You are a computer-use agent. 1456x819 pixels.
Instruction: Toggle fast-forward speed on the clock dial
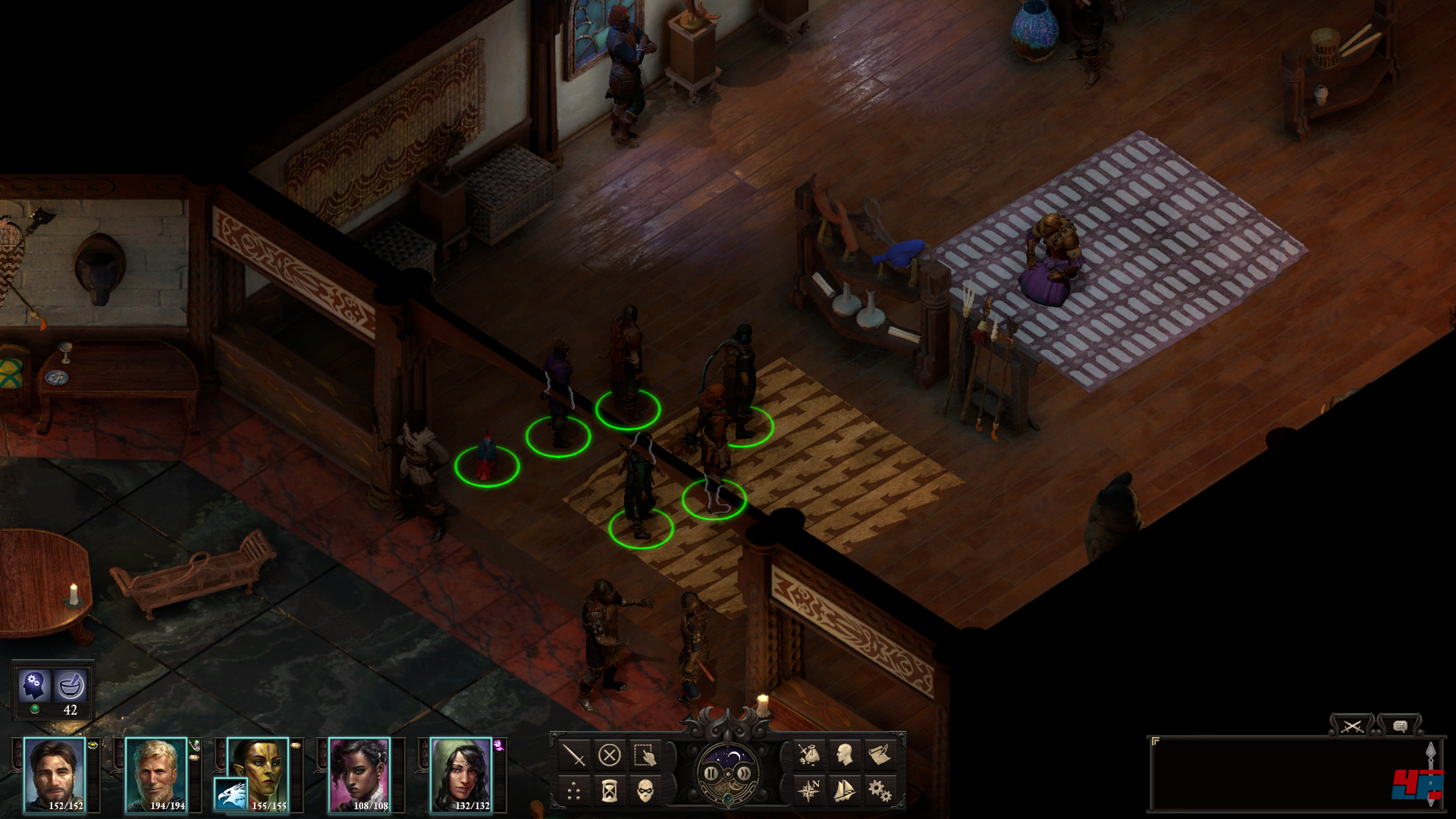point(745,773)
